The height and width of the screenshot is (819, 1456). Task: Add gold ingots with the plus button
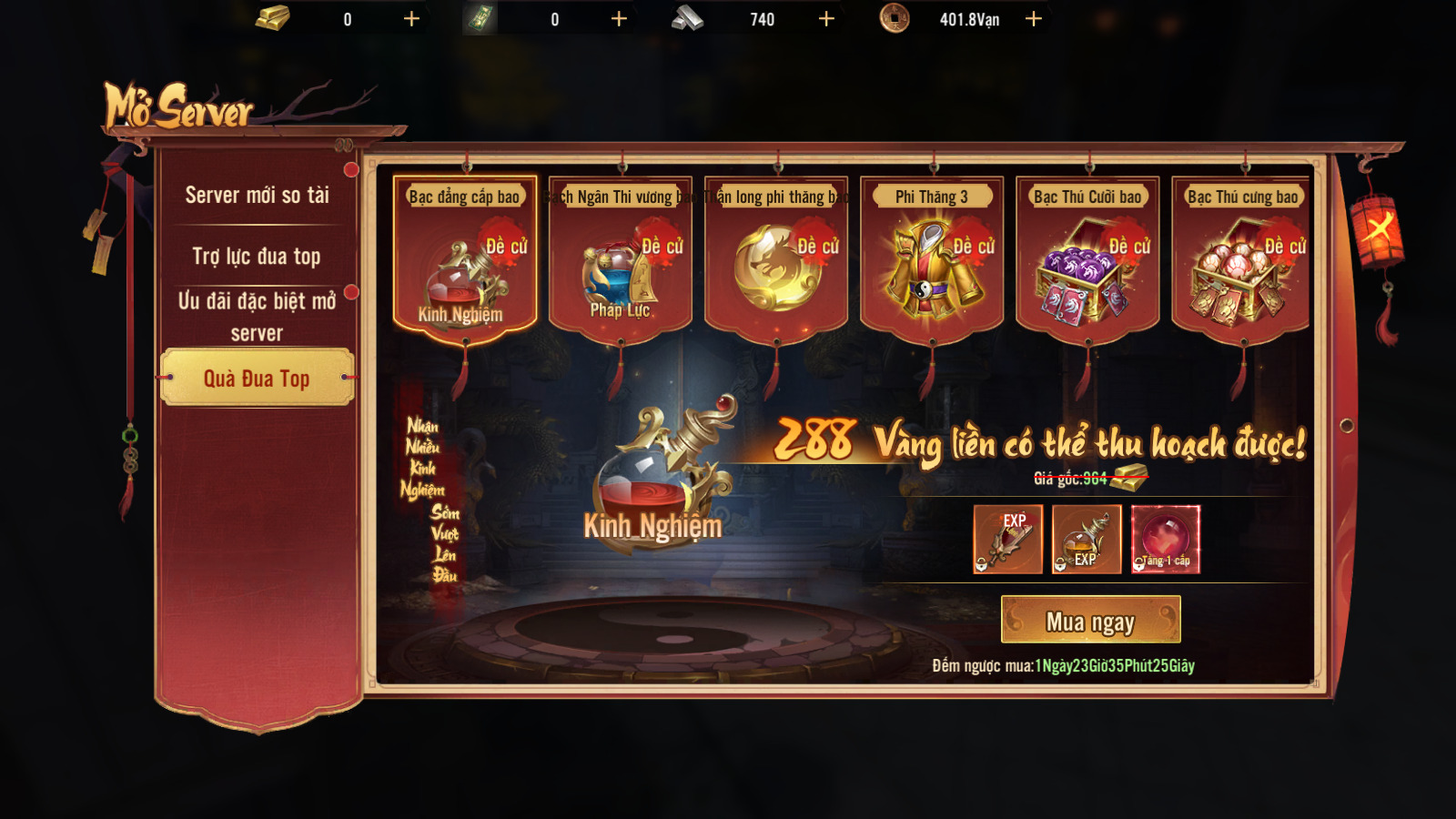pyautogui.click(x=411, y=19)
